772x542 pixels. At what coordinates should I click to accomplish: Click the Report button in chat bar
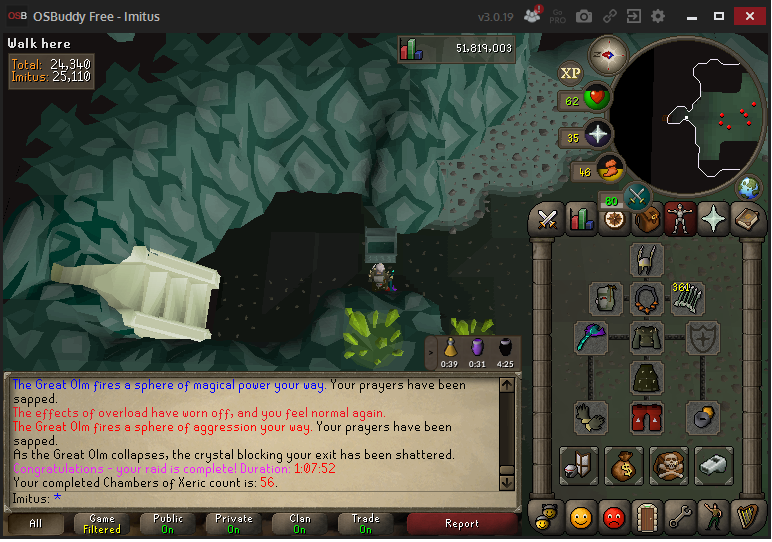point(461,524)
